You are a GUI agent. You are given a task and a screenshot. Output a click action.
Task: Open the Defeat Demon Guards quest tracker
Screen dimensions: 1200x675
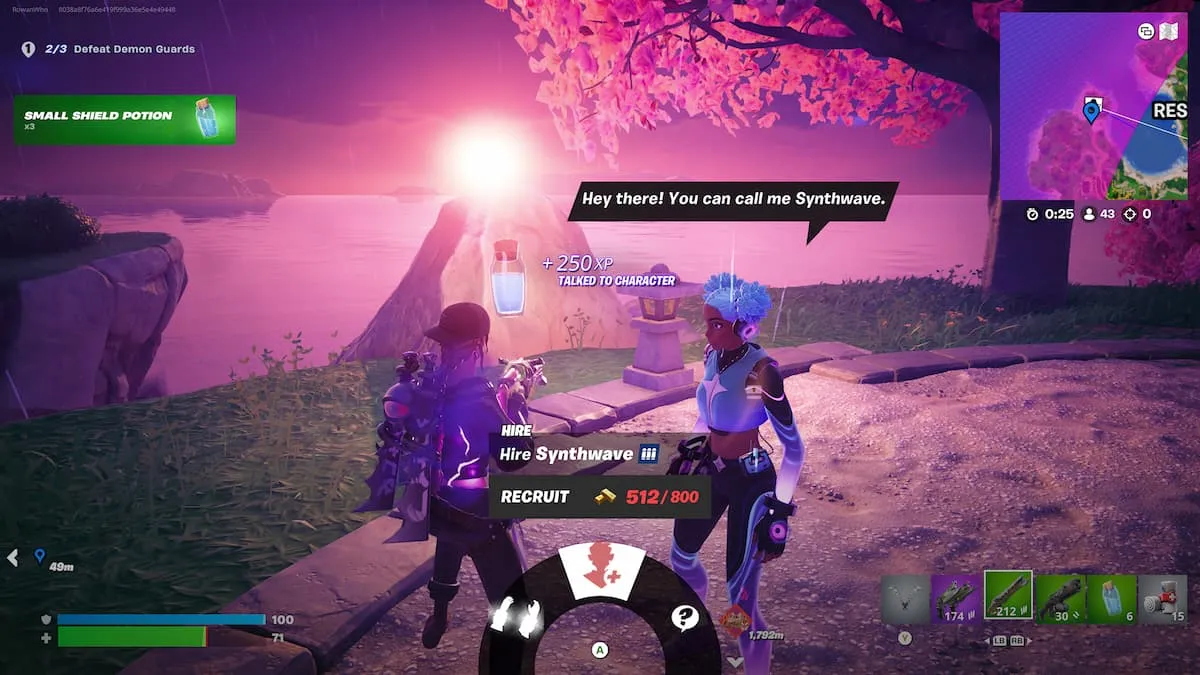click(x=120, y=49)
